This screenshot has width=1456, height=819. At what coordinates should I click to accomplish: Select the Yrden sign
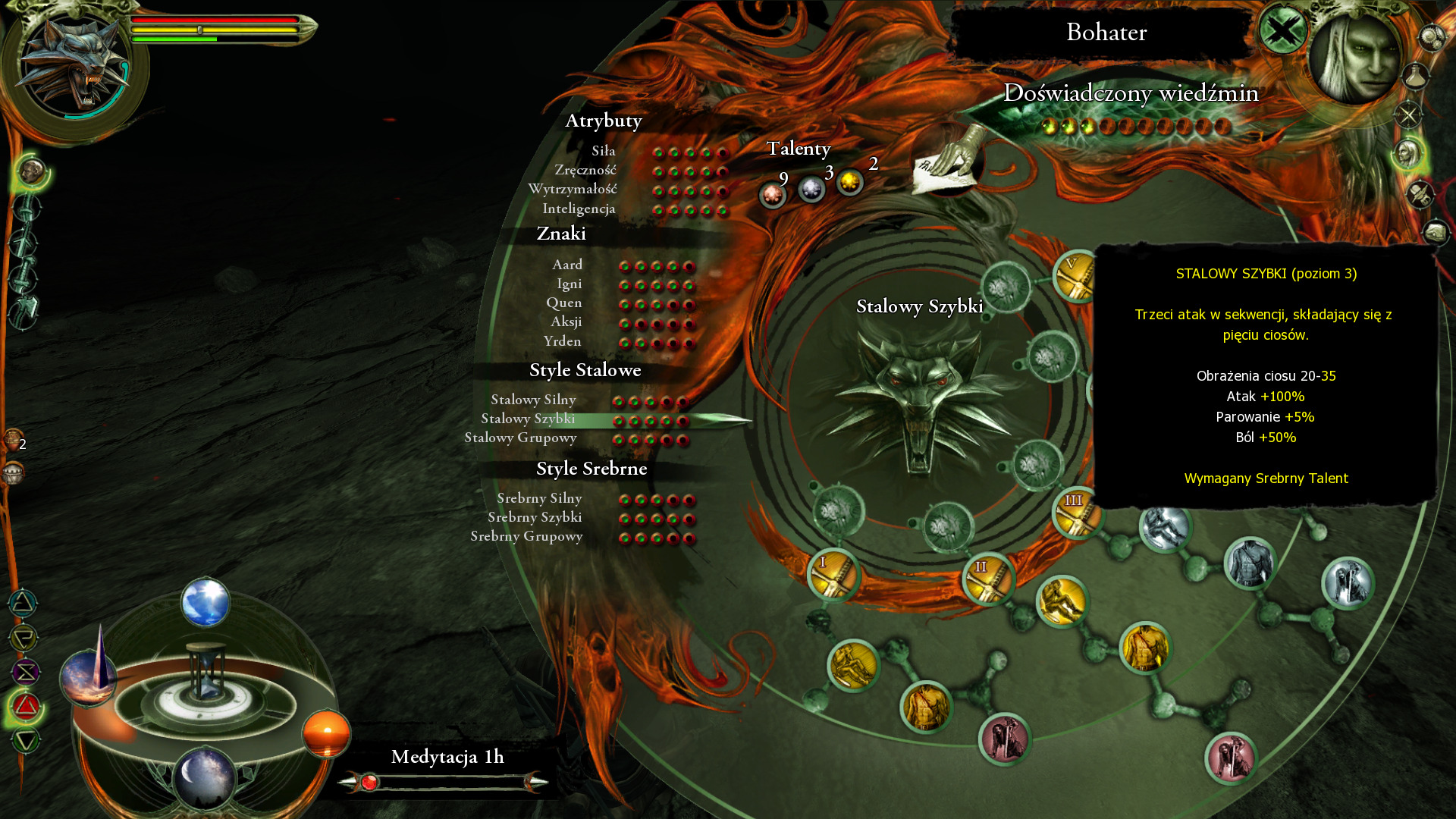tap(563, 342)
